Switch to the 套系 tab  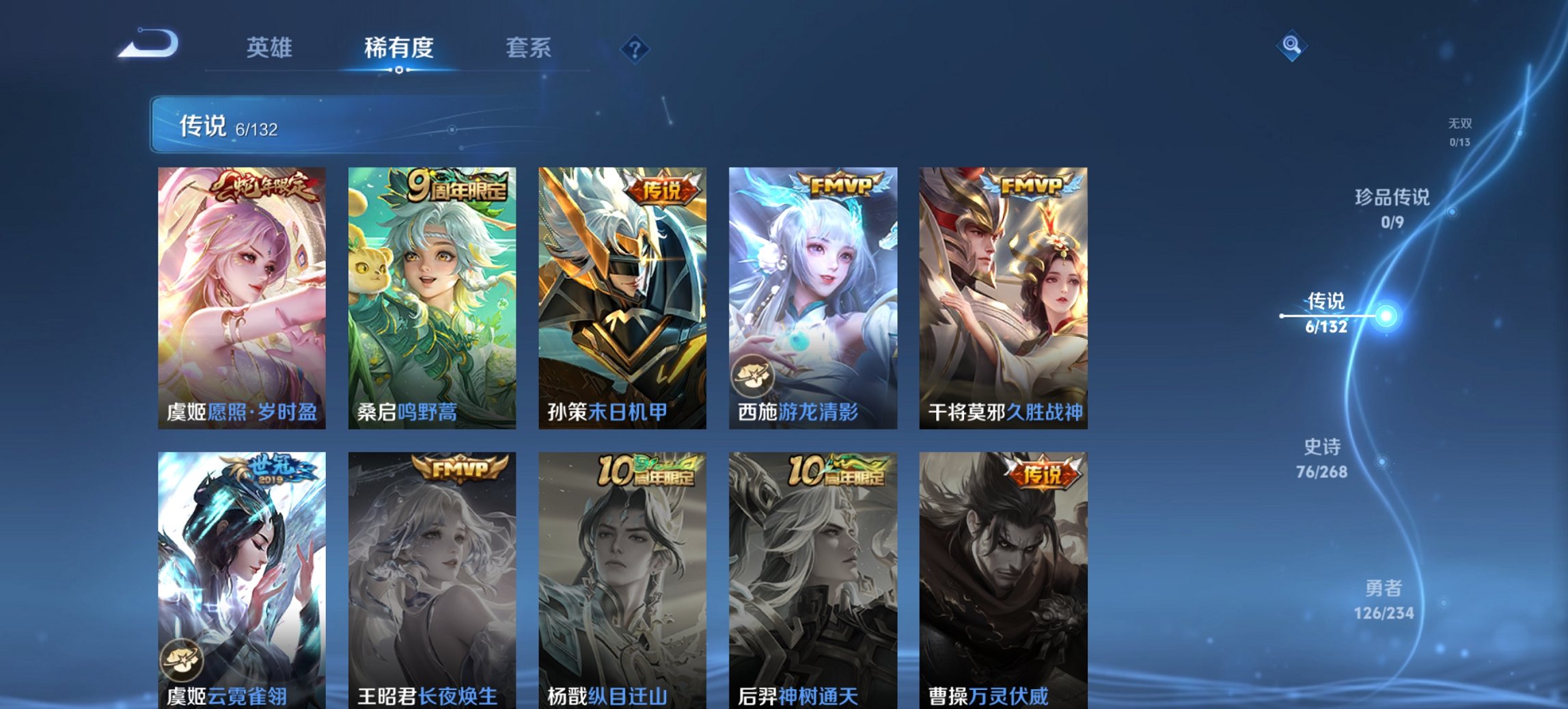529,48
